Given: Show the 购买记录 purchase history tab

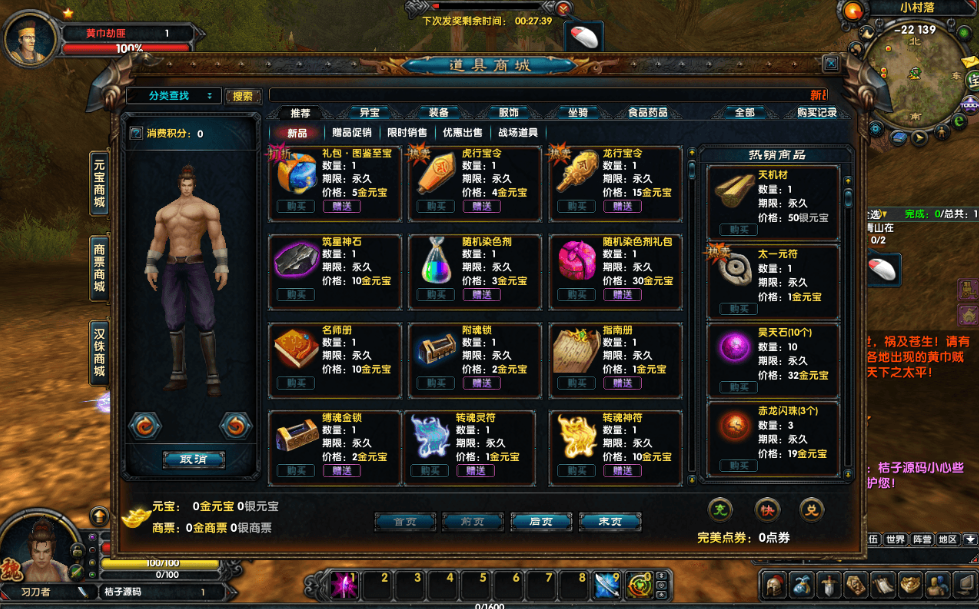Looking at the screenshot, I should 816,113.
